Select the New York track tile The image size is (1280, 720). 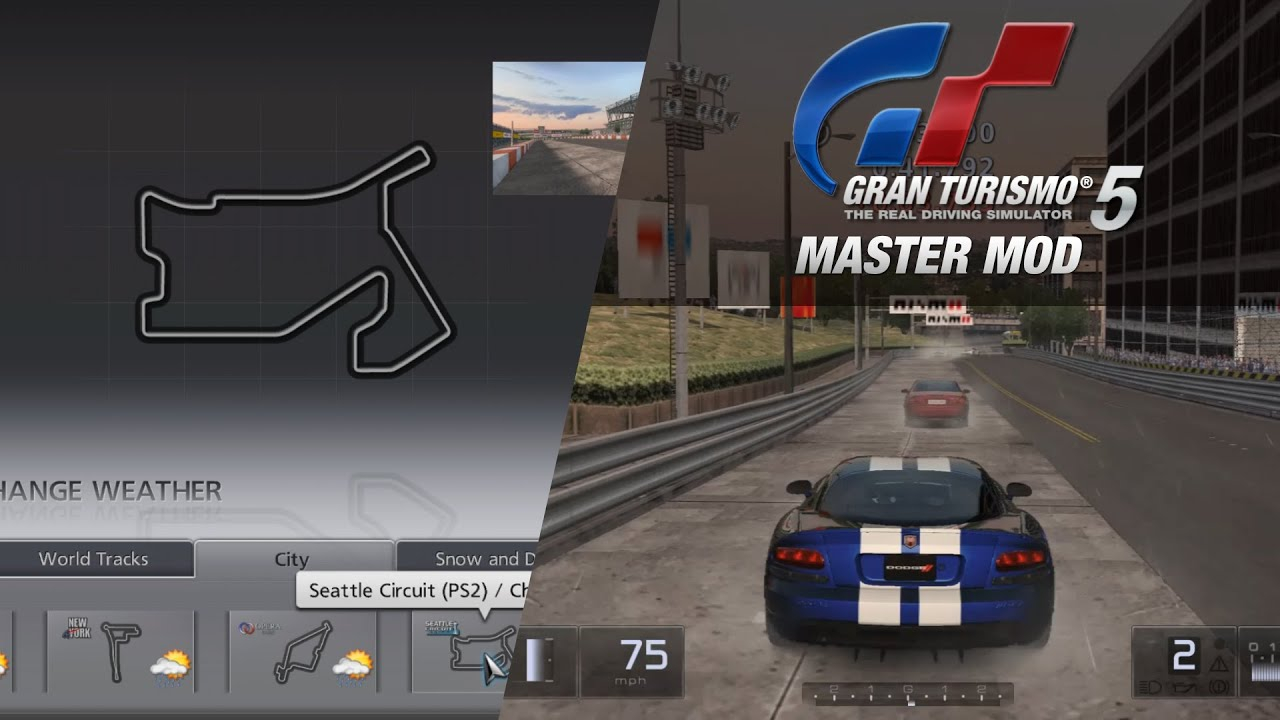point(120,651)
